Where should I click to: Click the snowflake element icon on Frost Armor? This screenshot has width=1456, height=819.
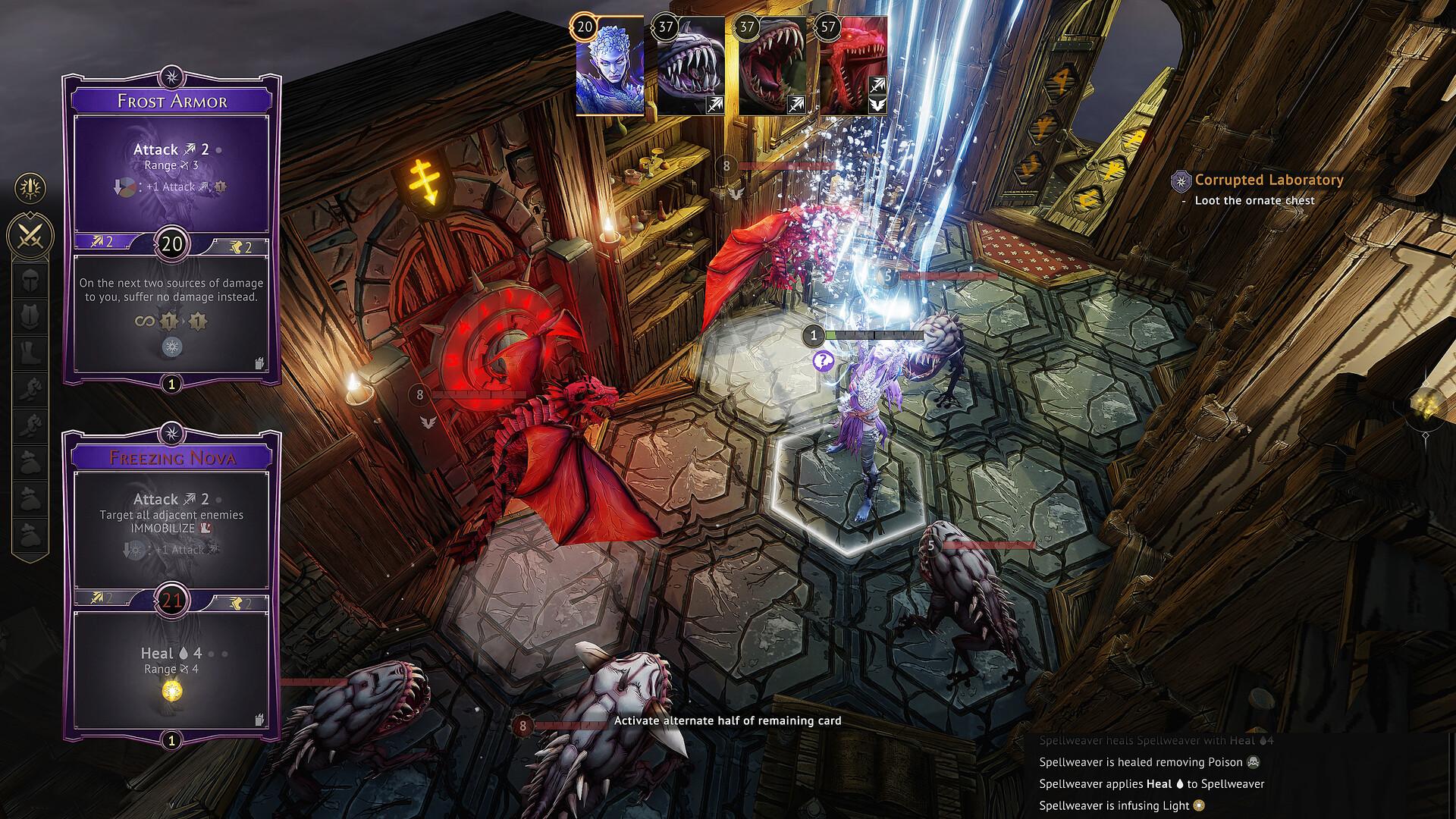point(173,347)
